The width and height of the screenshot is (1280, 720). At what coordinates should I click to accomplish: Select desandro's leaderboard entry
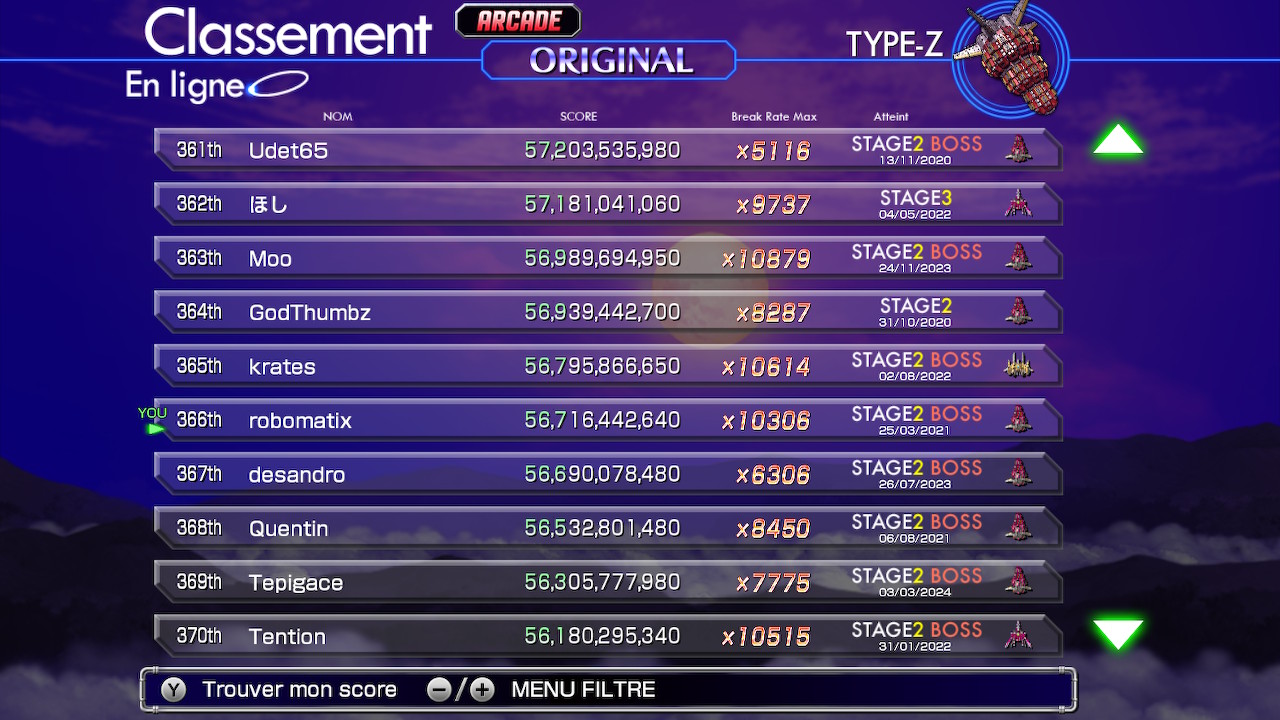tap(607, 474)
